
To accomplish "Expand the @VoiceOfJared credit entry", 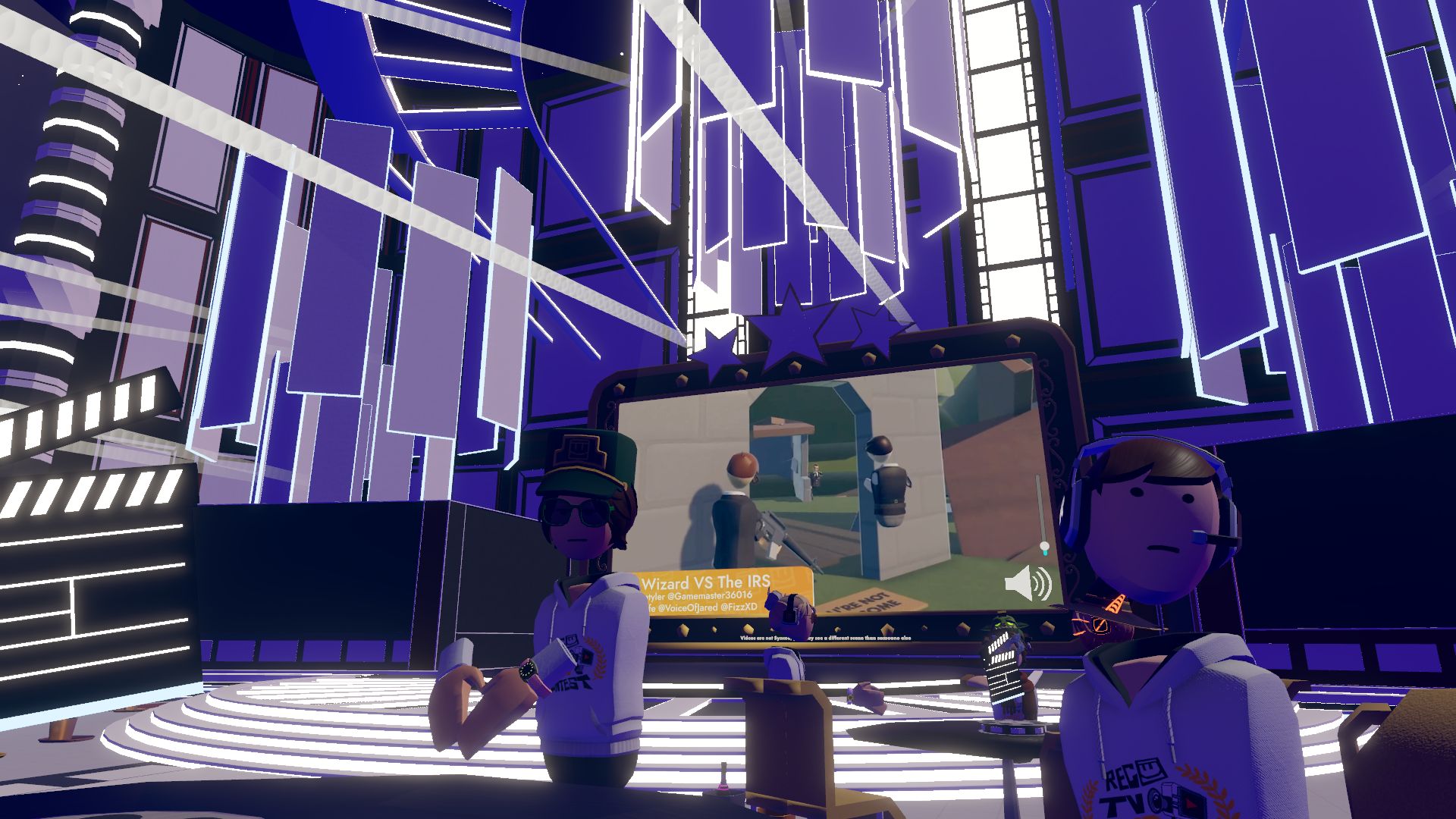I will [692, 607].
